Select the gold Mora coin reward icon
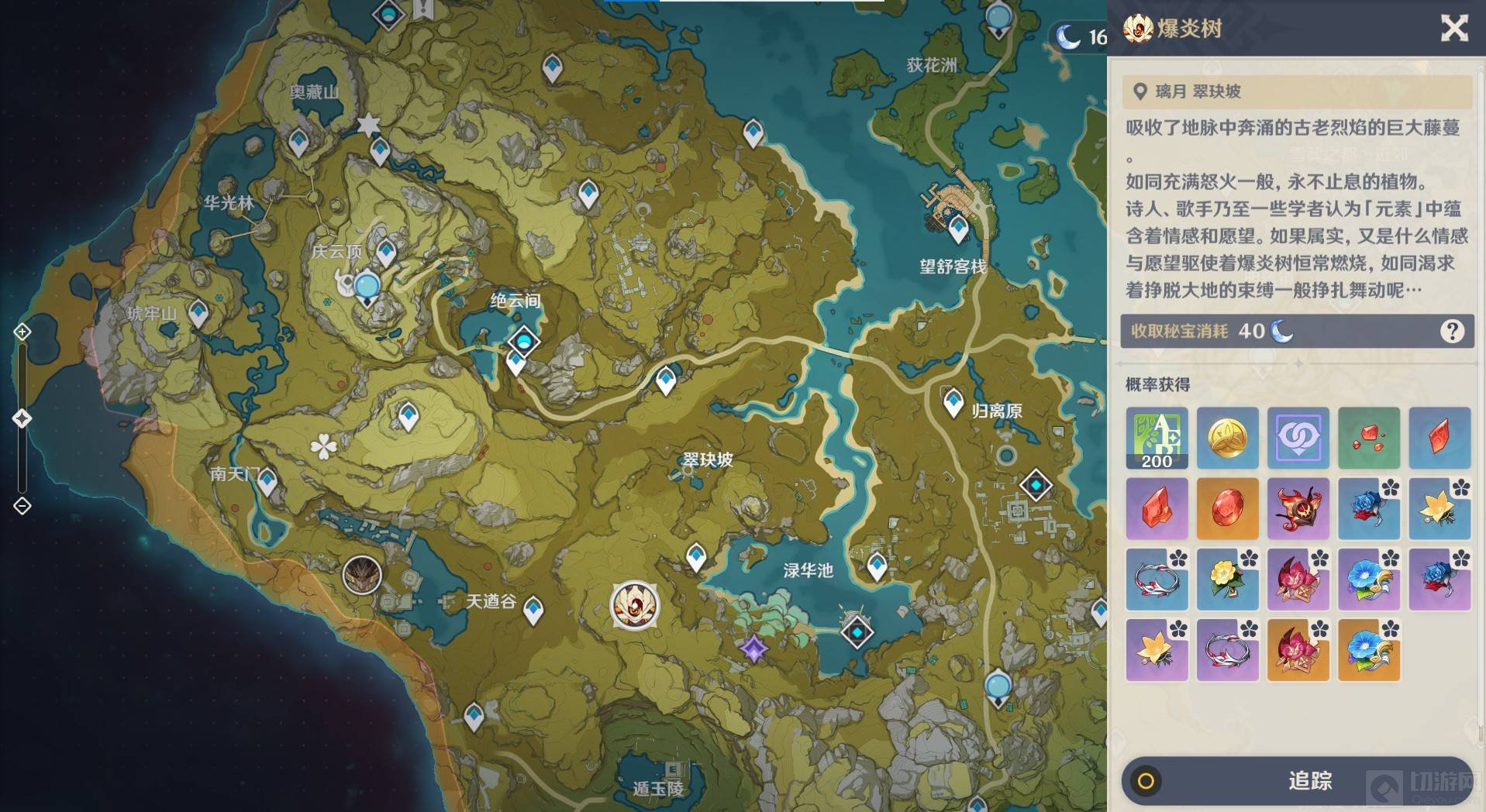This screenshot has width=1486, height=812. click(x=1227, y=438)
